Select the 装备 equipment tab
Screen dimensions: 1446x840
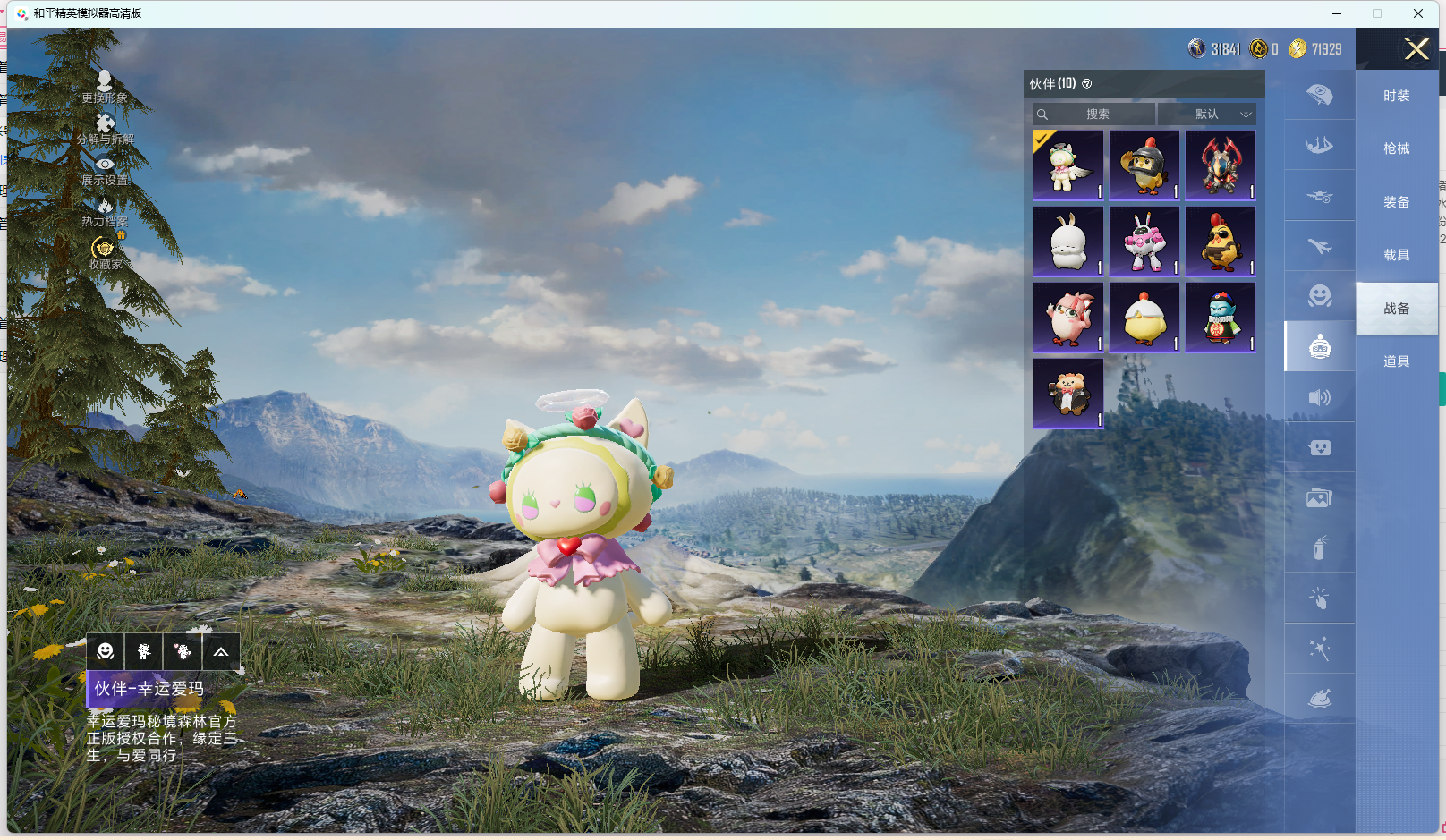1396,202
